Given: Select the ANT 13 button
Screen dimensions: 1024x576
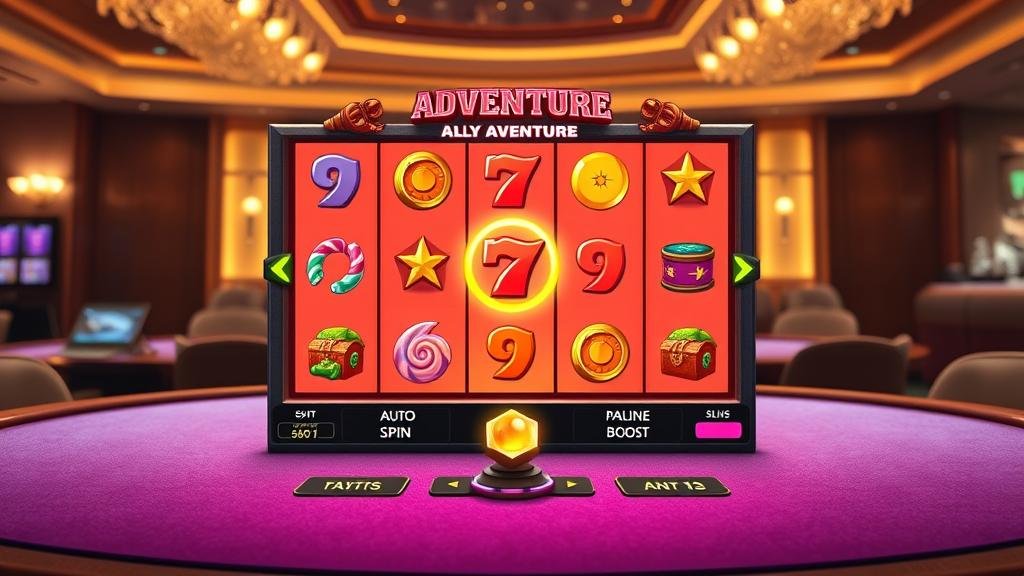Looking at the screenshot, I should point(672,486).
